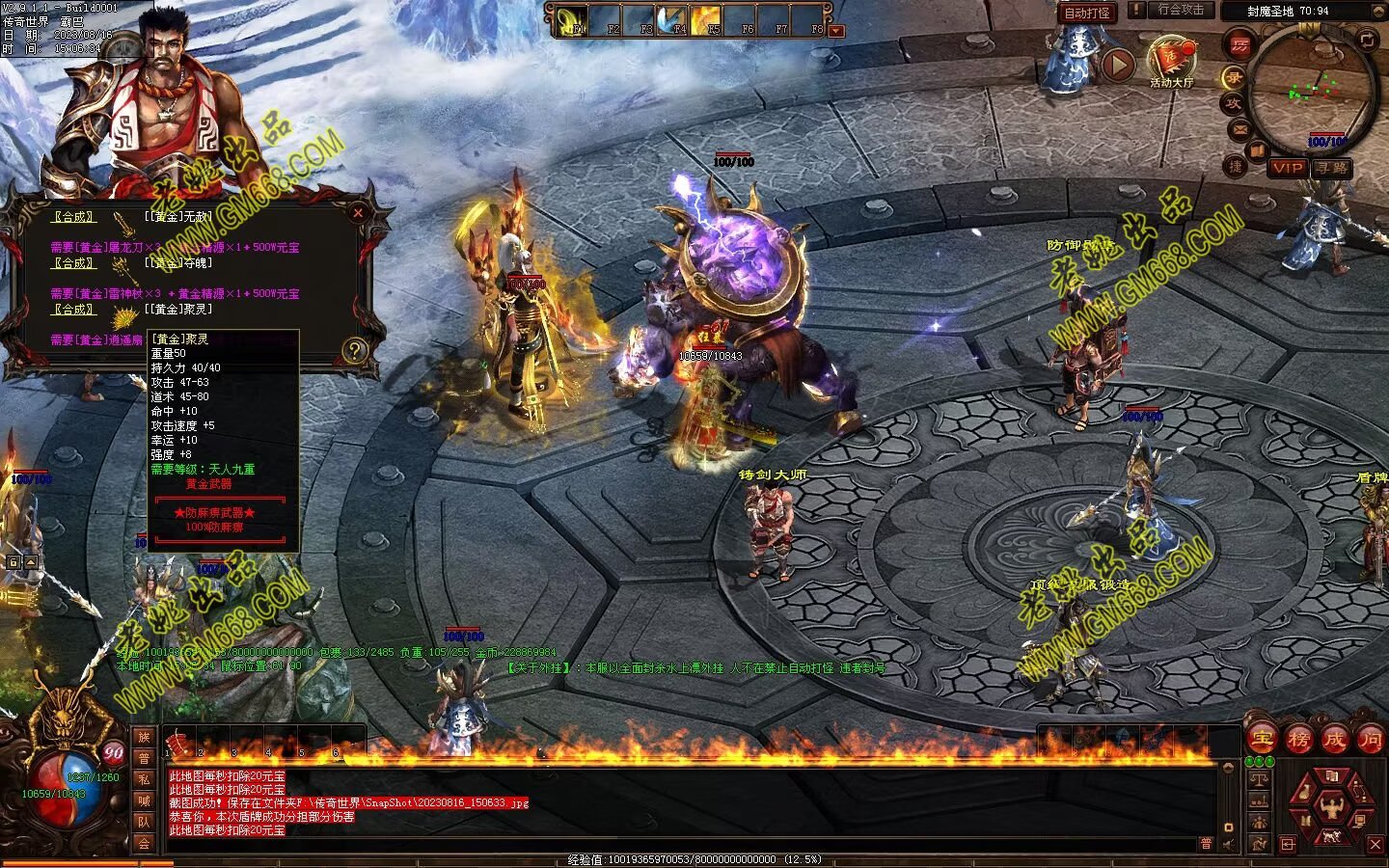Viewport: 1389px width, 868px height.
Task: Open the 活动大厅 activity hall
Action: point(1171,60)
